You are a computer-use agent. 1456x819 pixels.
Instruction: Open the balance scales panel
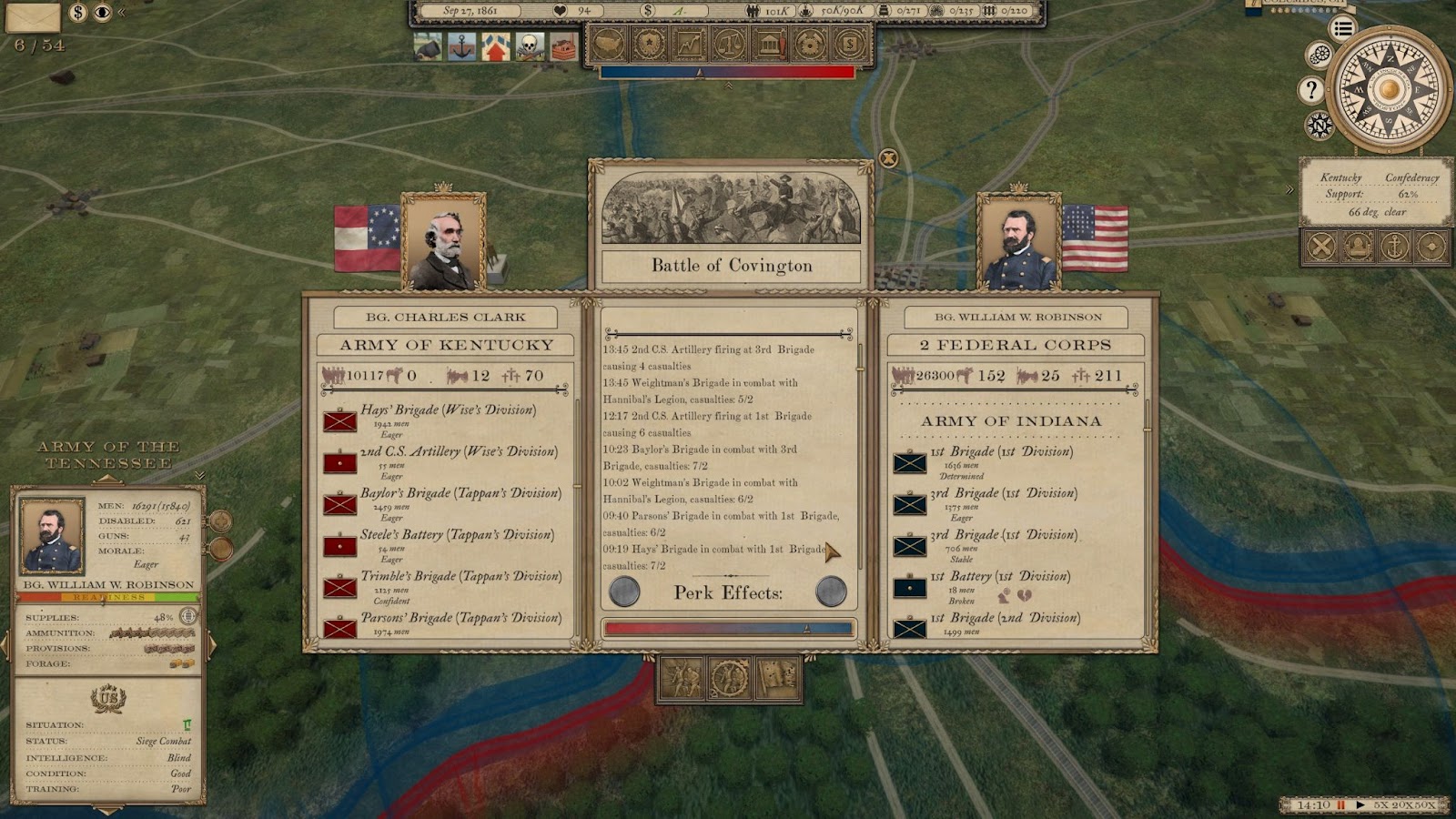point(730,44)
